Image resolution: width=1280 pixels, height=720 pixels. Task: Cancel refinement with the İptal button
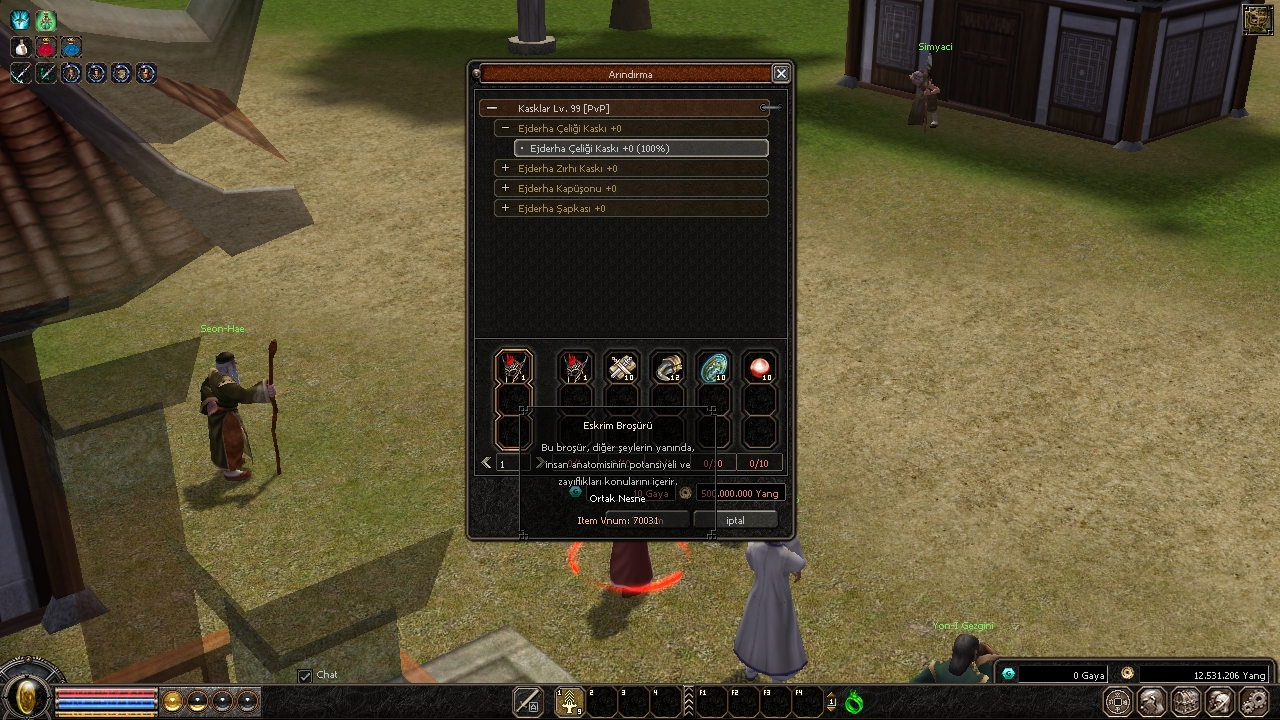(735, 520)
